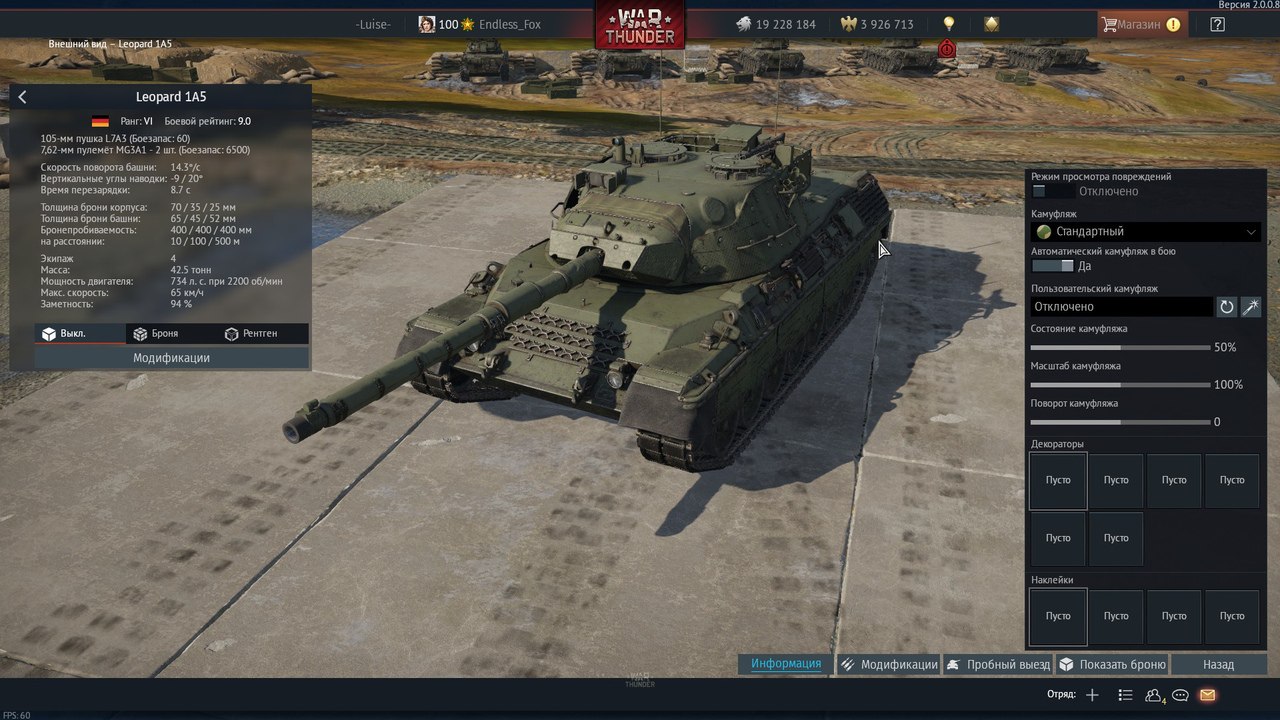The height and width of the screenshot is (720, 1280).
Task: Go back using the arrow beside Leopard 1A5
Action: [x=23, y=97]
